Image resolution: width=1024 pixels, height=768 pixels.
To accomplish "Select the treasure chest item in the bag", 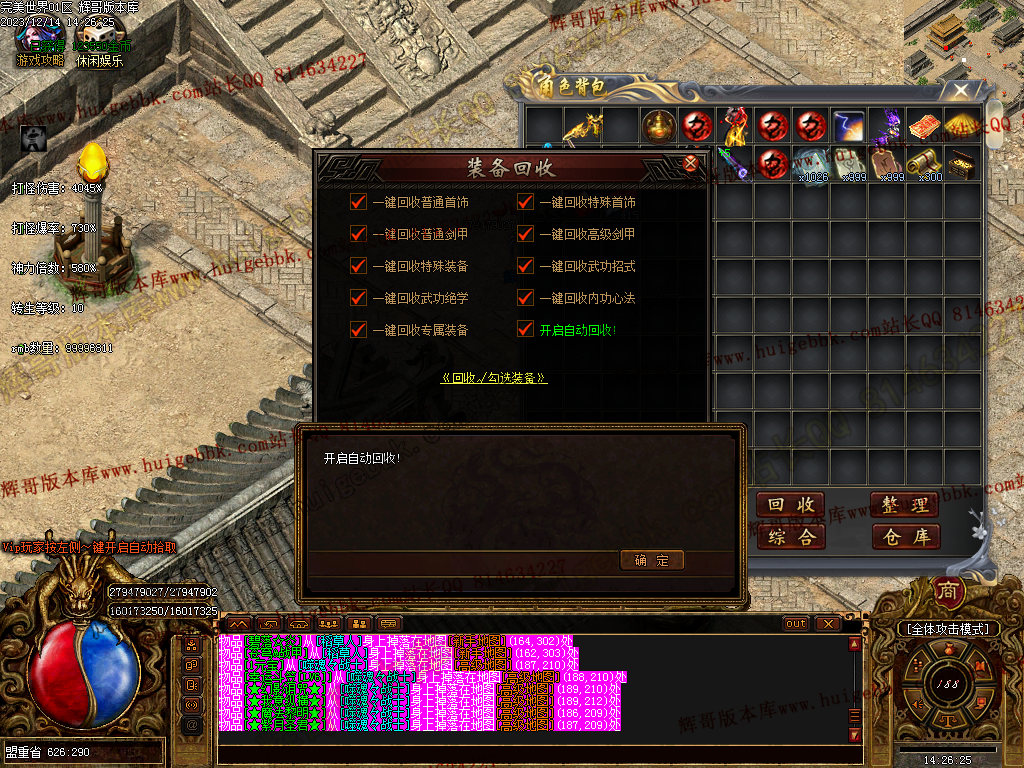I will [963, 163].
